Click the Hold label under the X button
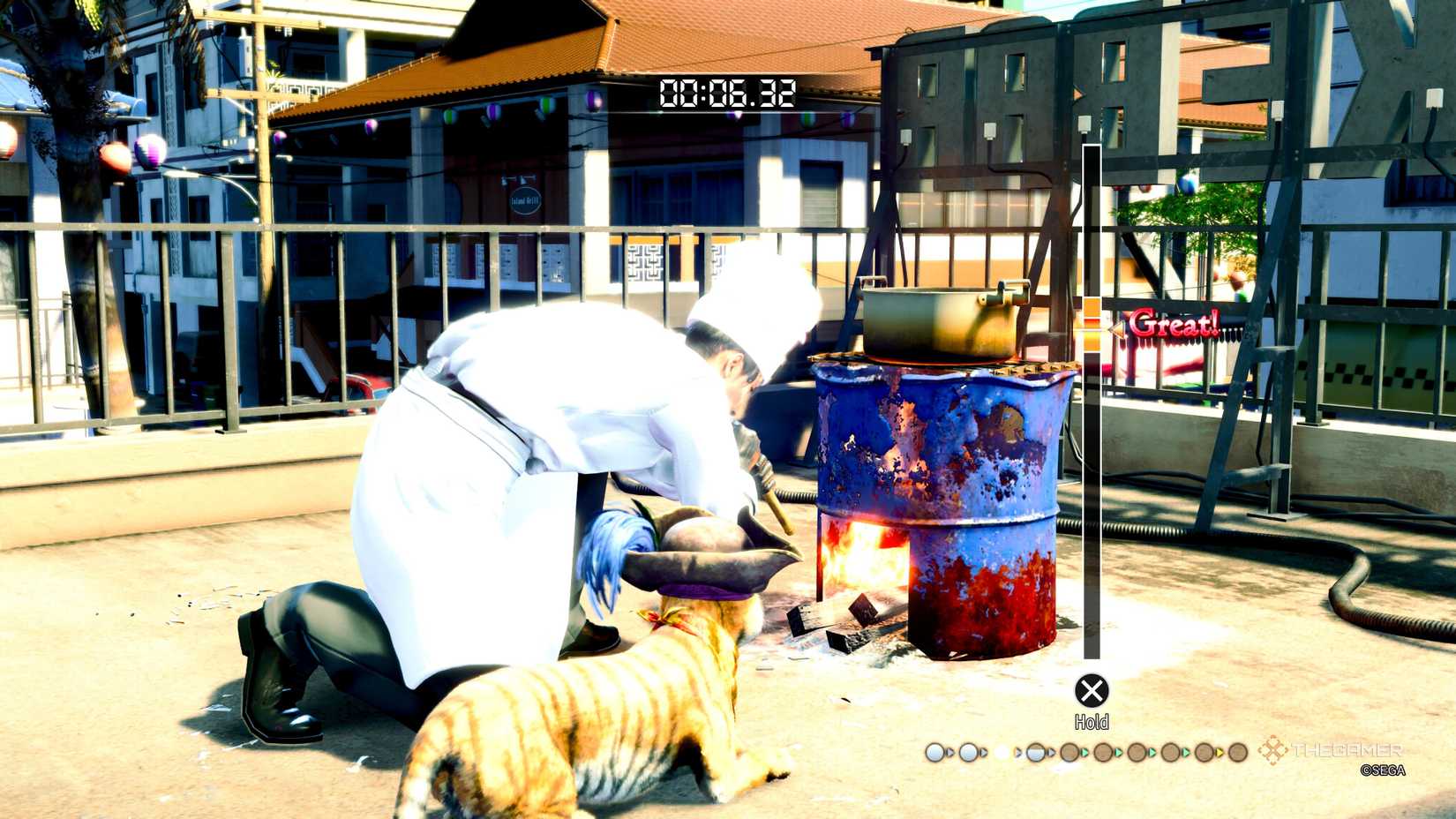This screenshot has width=1456, height=819. (1093, 722)
